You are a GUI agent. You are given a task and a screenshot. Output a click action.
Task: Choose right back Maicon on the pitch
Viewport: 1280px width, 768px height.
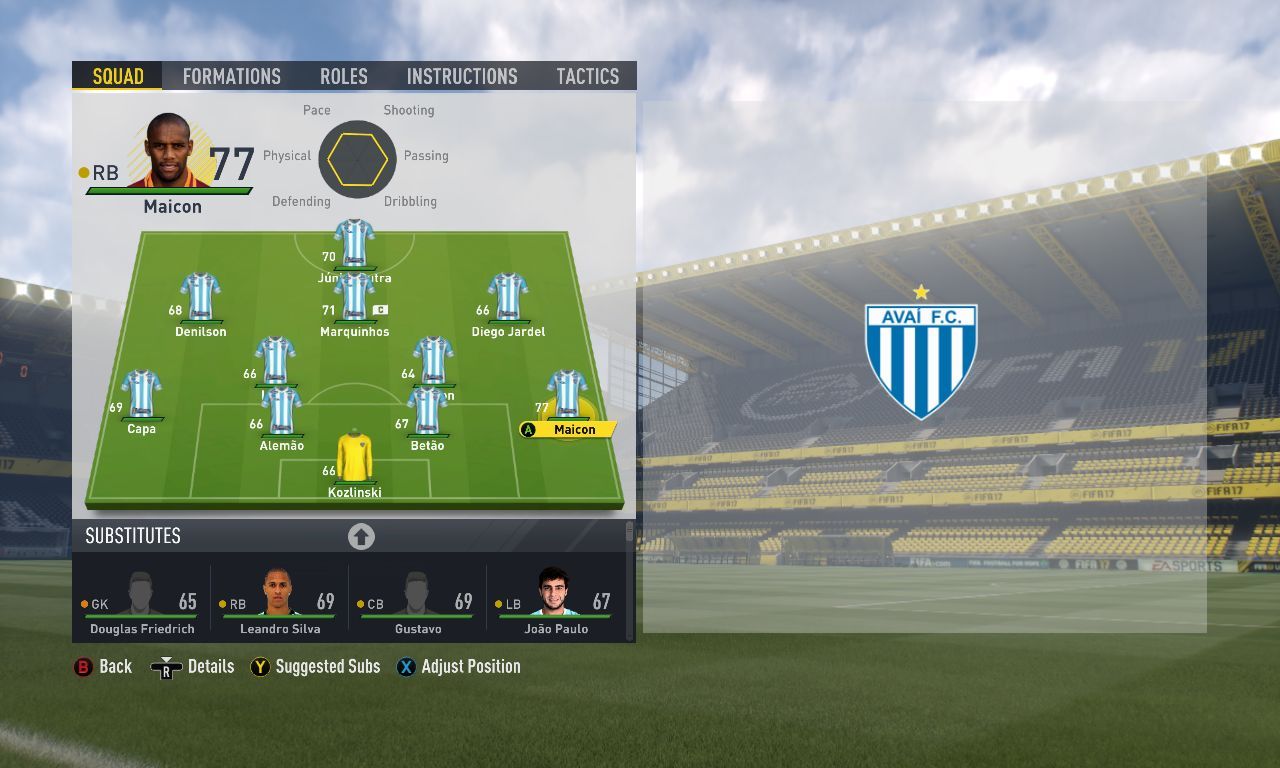coord(567,393)
